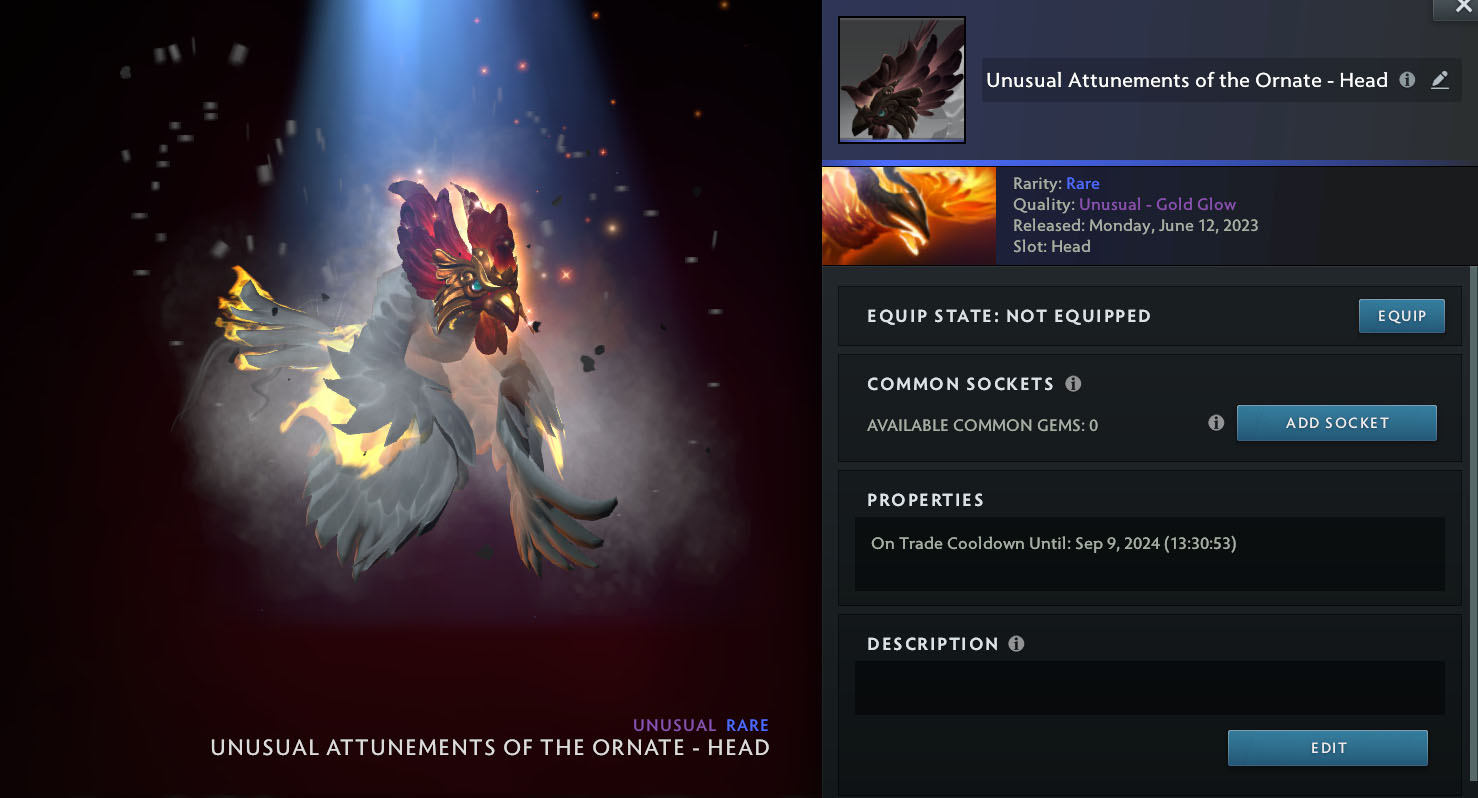Screen dimensions: 1478x798
Task: Open the Common Sockets info tooltip
Action: 1073,384
